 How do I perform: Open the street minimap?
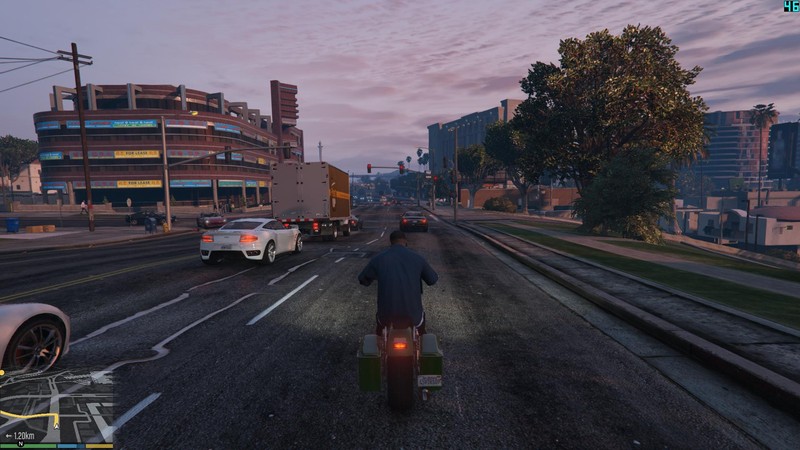click(57, 406)
